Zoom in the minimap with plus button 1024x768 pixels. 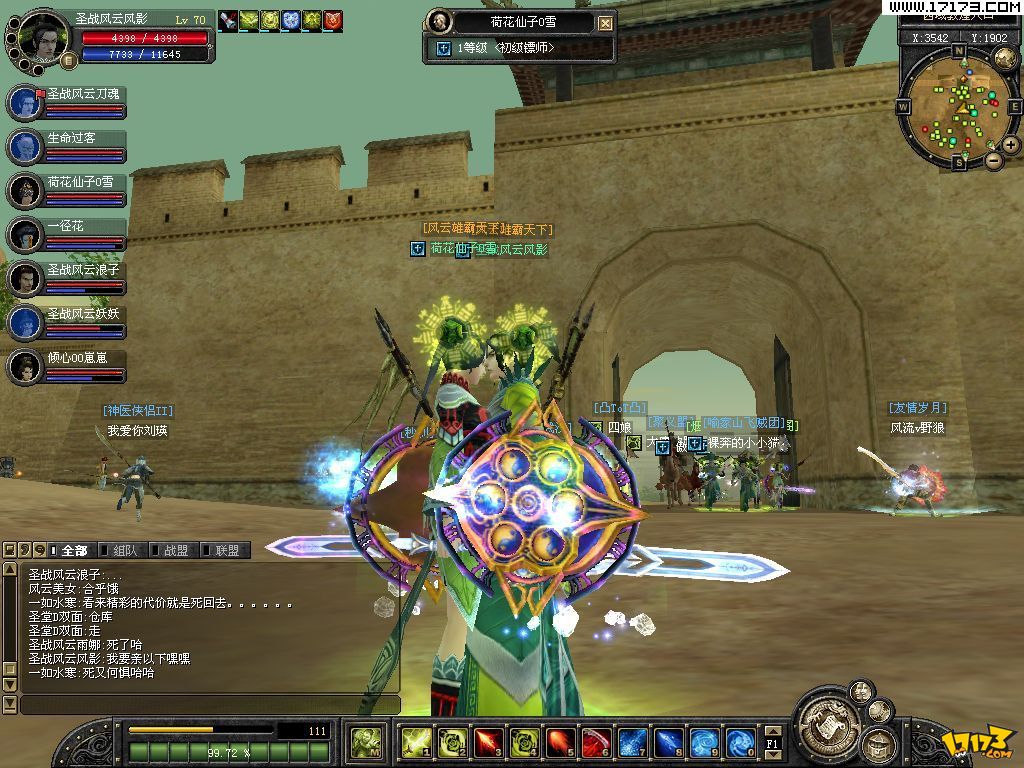(x=1011, y=145)
